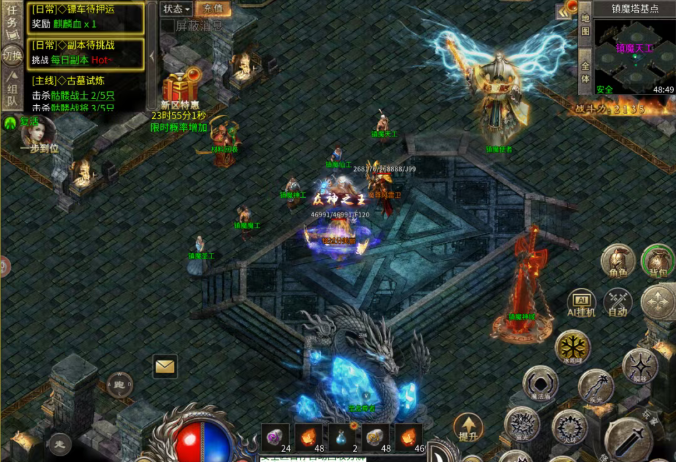Screen dimensions: 676x462
Task: Open the mail envelope icon
Action: pyautogui.click(x=165, y=366)
